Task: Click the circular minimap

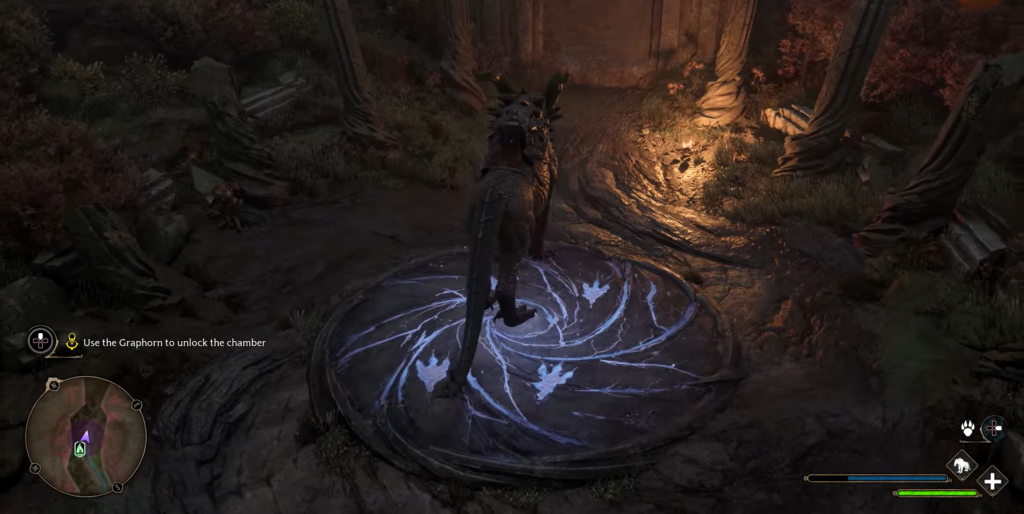Action: coord(86,436)
